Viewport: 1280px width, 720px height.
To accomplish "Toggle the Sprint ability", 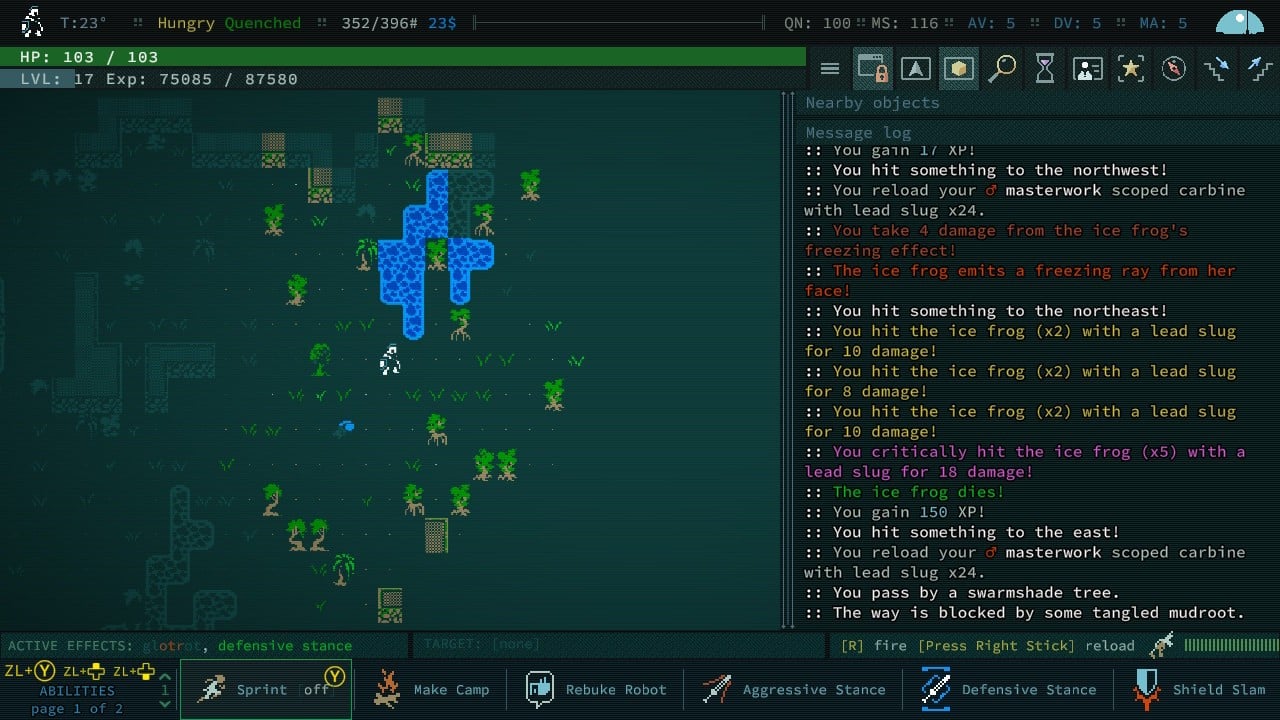I will click(x=266, y=689).
